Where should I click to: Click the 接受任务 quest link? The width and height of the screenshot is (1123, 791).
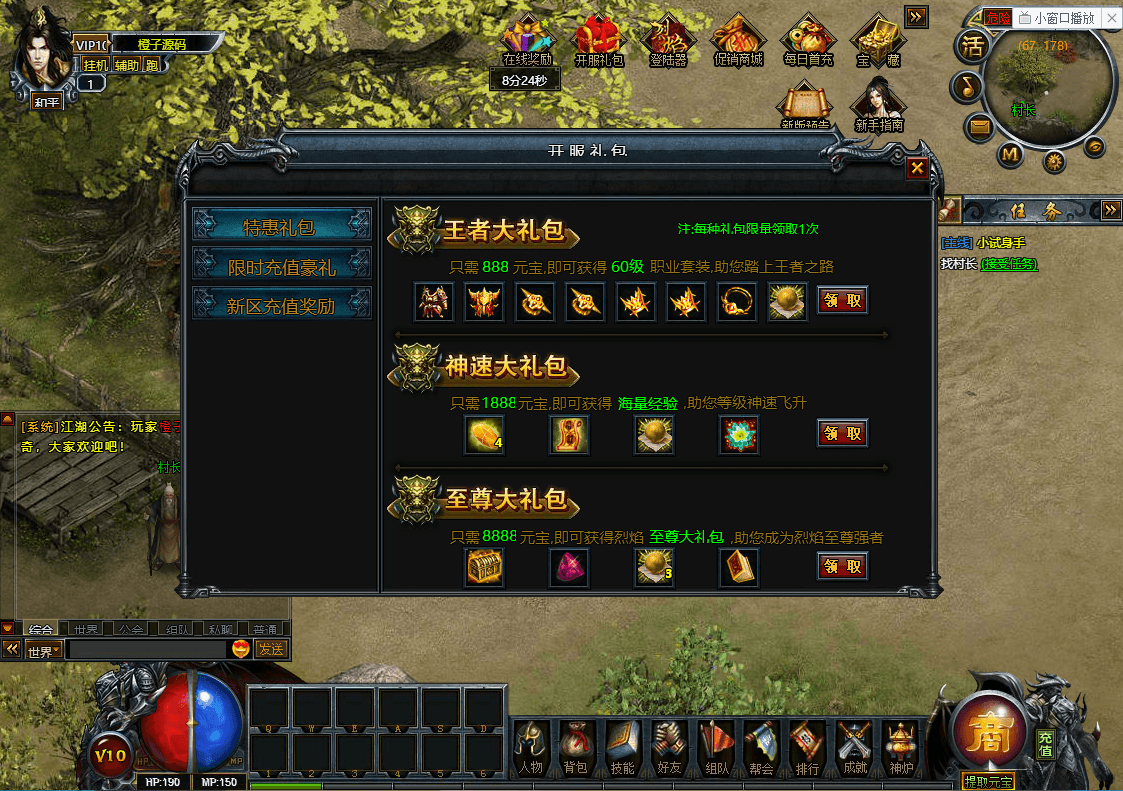1009,264
